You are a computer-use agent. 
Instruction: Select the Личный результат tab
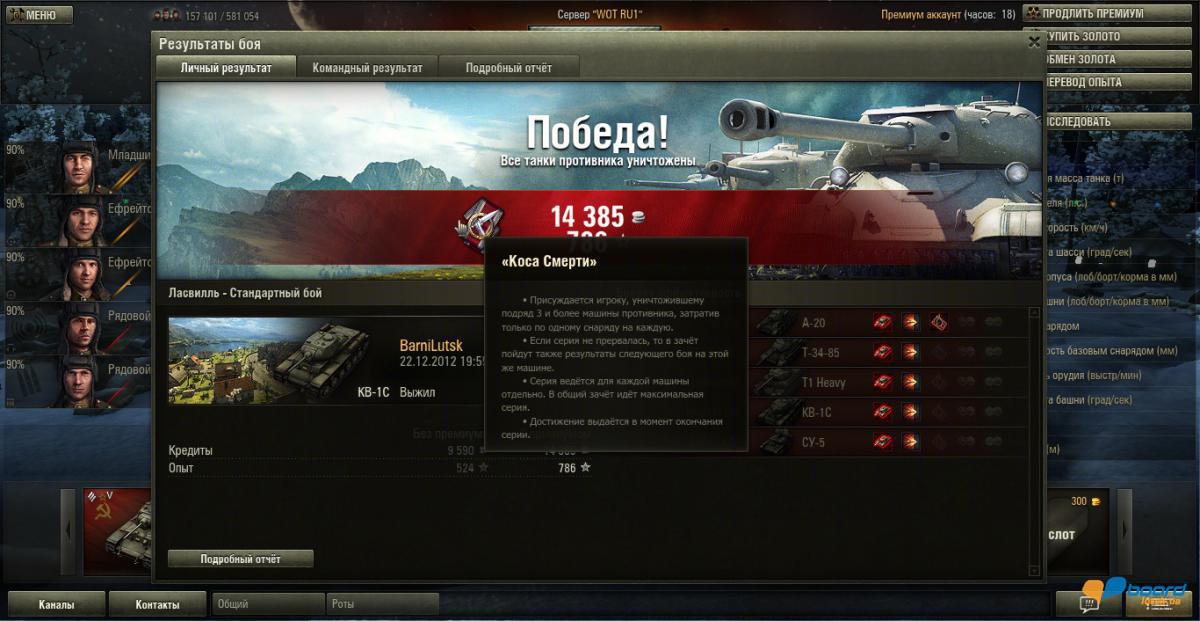coord(226,68)
